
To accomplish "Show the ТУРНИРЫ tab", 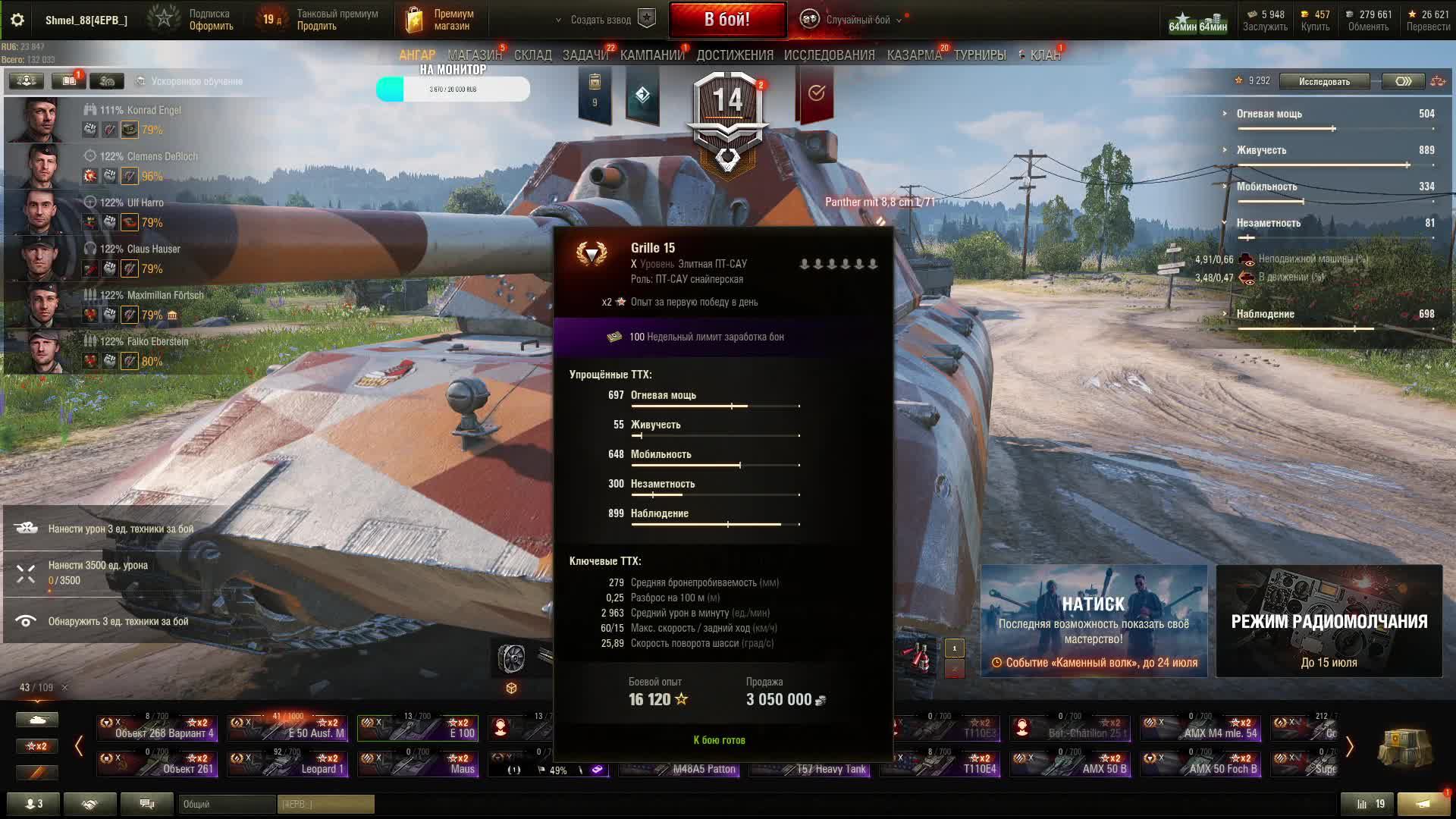I will pos(980,55).
